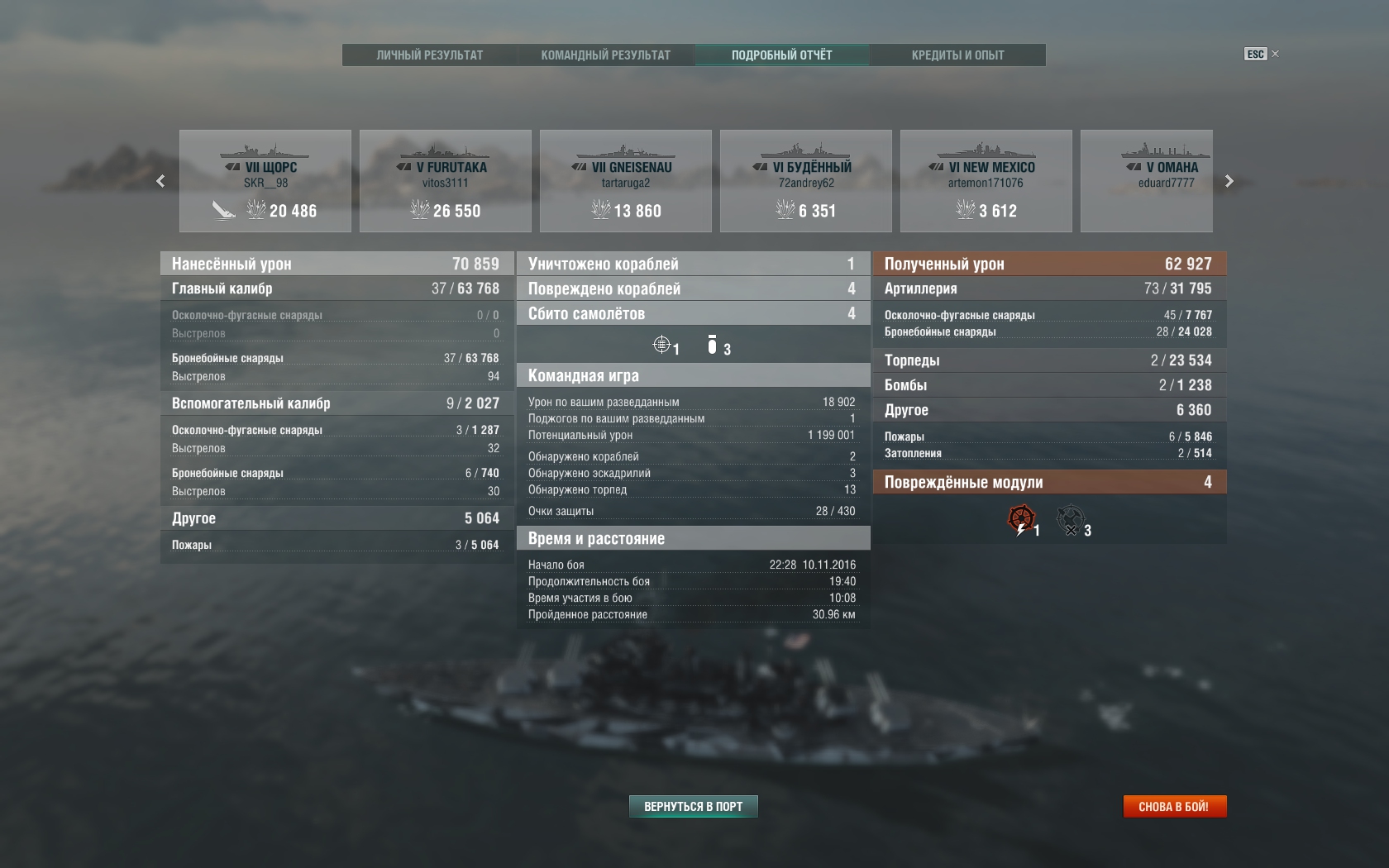Show the КРЕДИТЫ И ОПЫТ tab
1389x868 pixels.
957,55
